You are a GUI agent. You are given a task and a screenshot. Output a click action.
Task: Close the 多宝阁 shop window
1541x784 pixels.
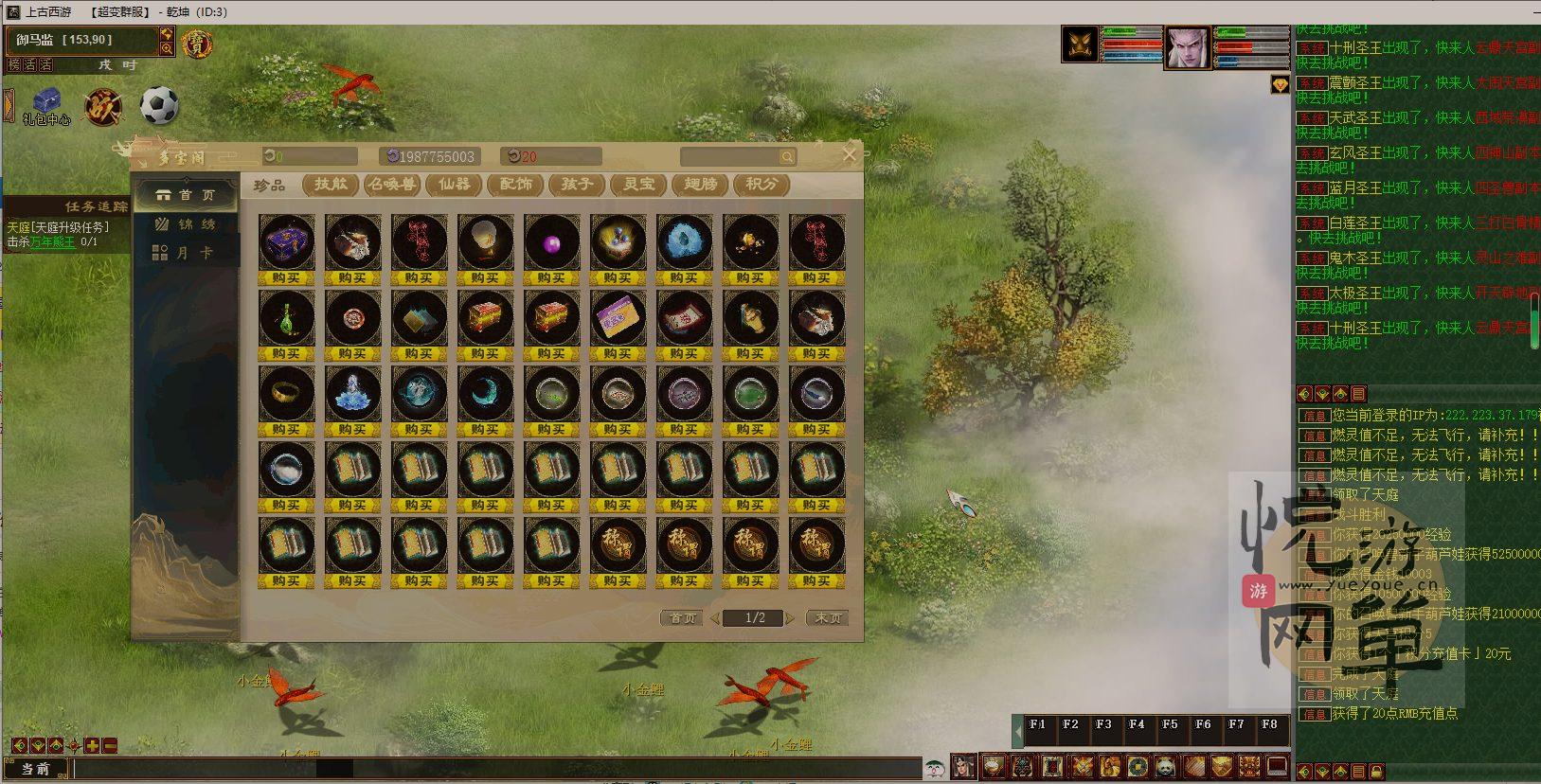849,154
